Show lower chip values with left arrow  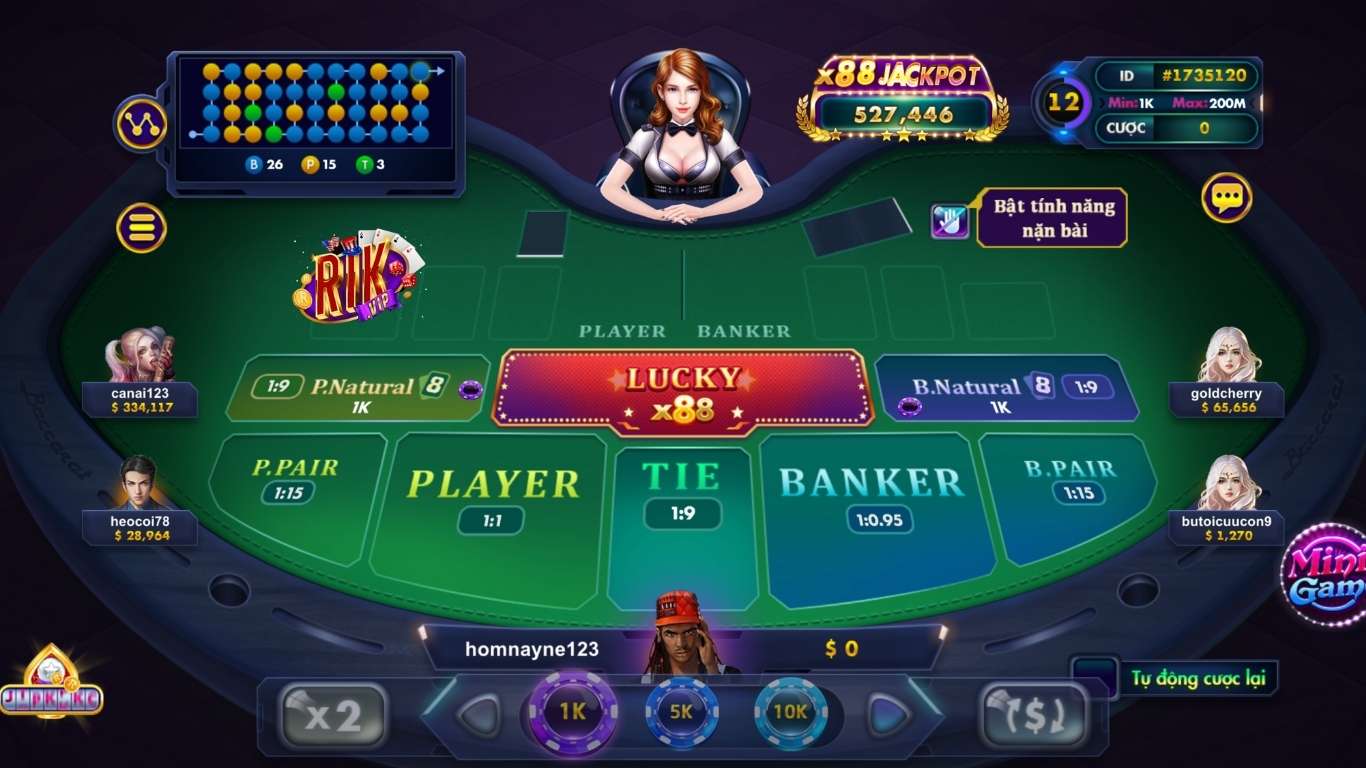(477, 715)
